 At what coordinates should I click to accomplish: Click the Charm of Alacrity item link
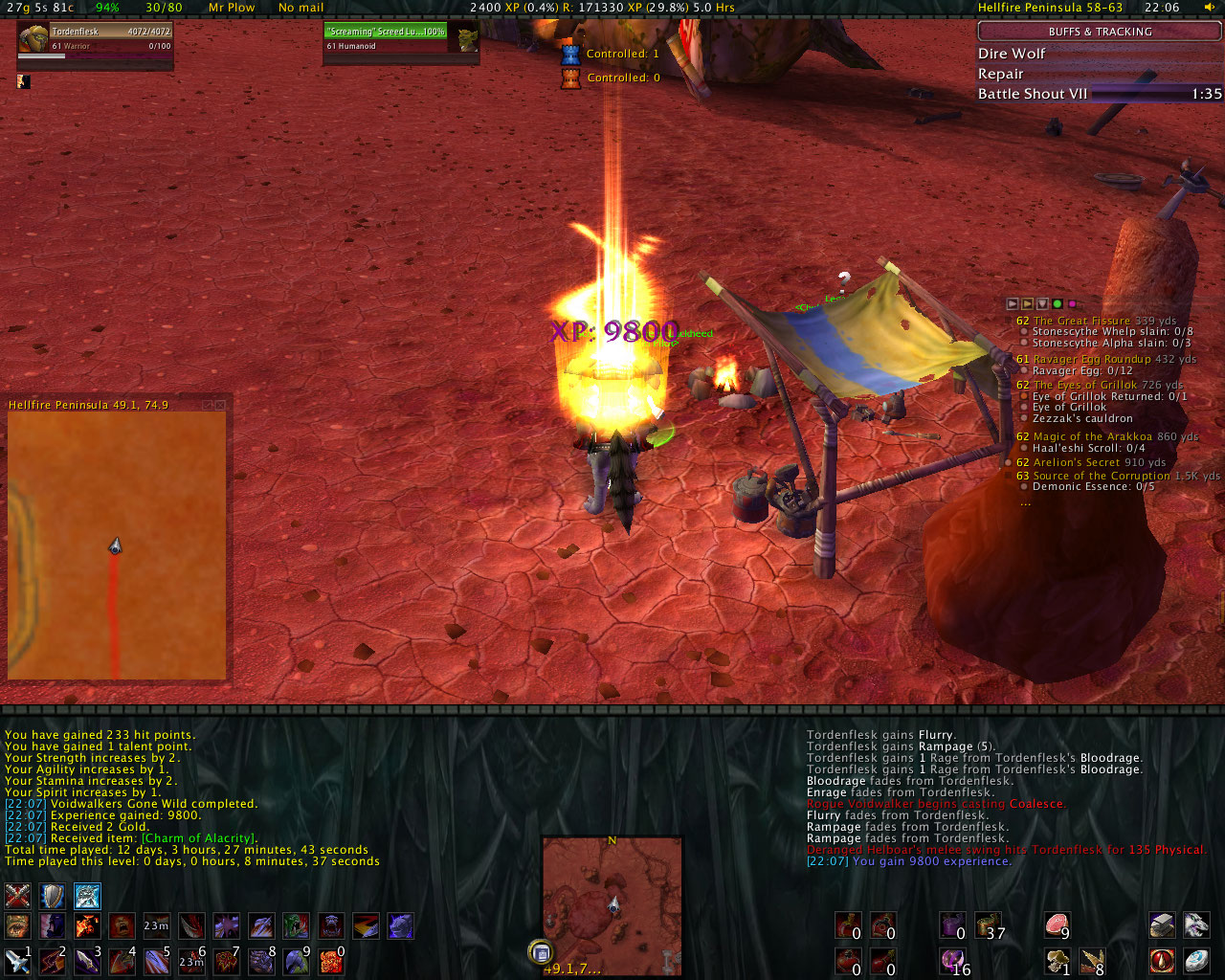click(x=199, y=838)
